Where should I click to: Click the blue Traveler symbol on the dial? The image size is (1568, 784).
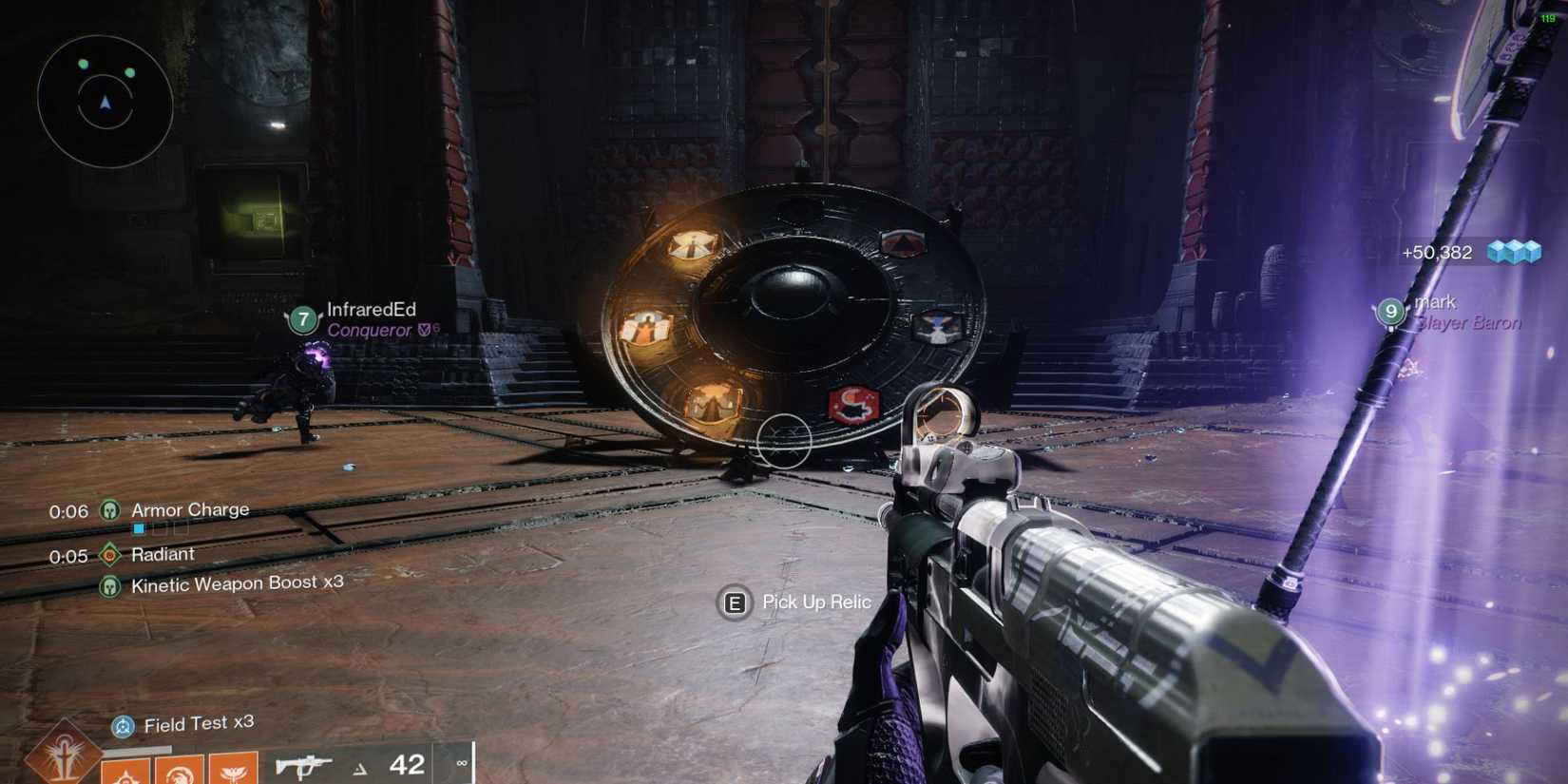point(938,329)
